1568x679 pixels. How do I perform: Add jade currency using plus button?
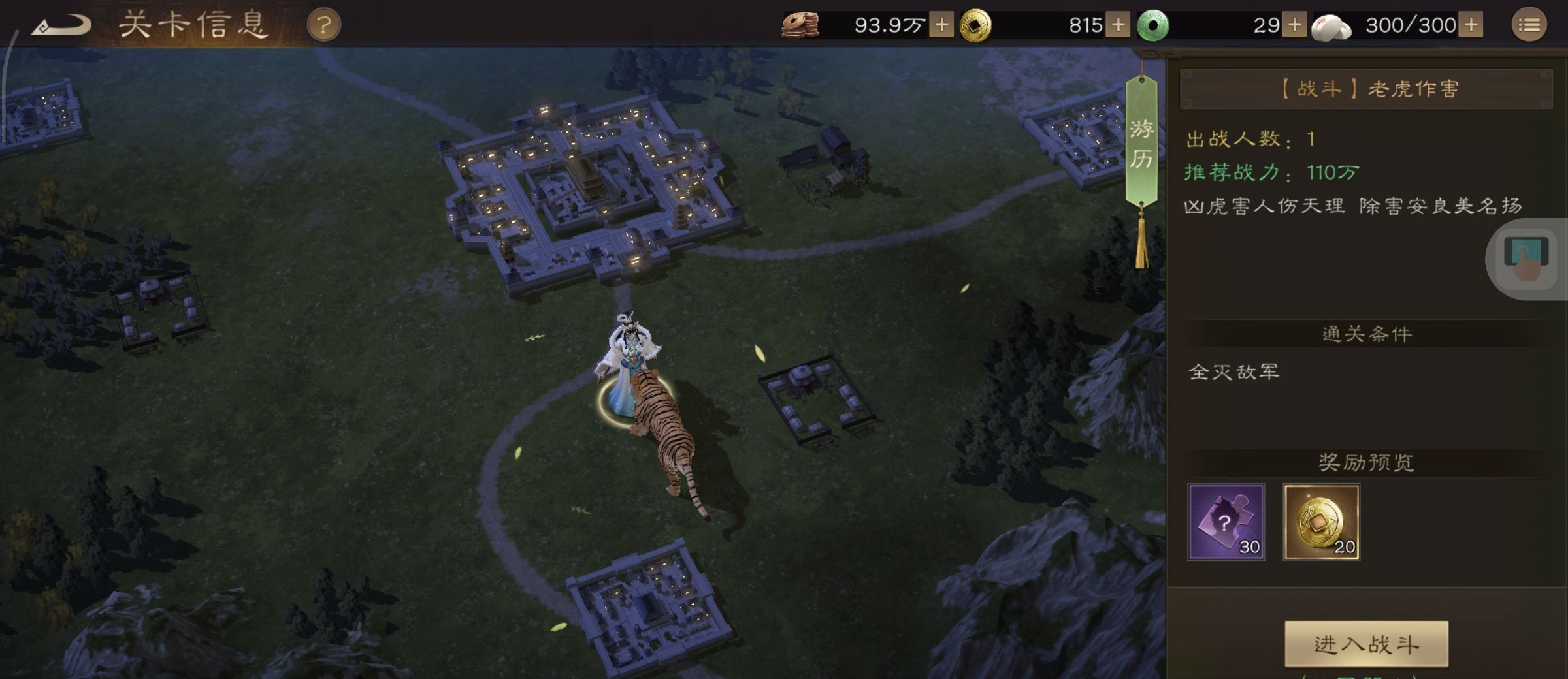point(1294,25)
